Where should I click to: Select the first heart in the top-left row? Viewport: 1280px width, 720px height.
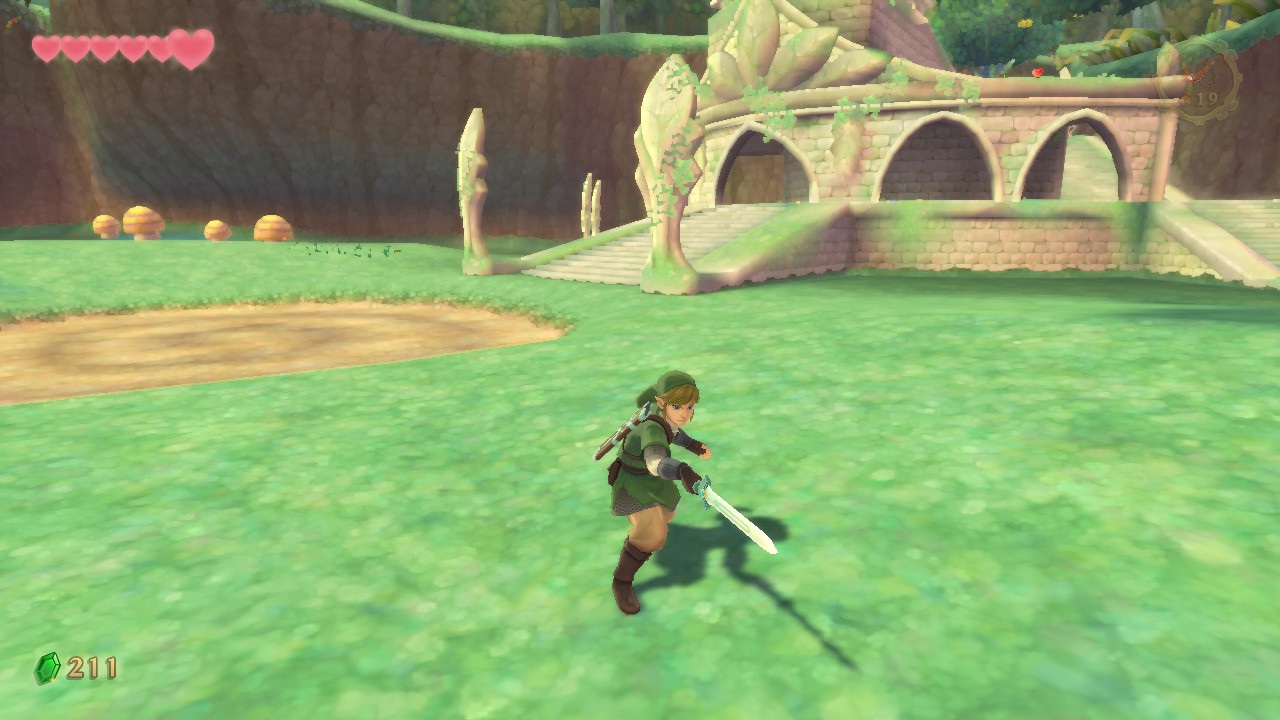(x=46, y=47)
